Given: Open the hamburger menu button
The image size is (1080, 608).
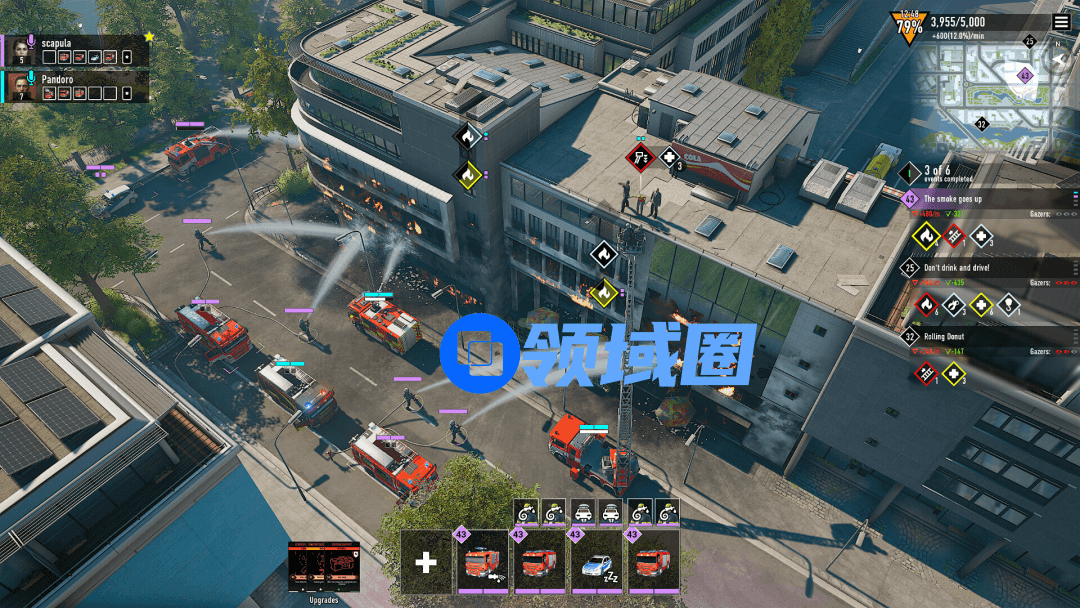Looking at the screenshot, I should (x=1060, y=22).
